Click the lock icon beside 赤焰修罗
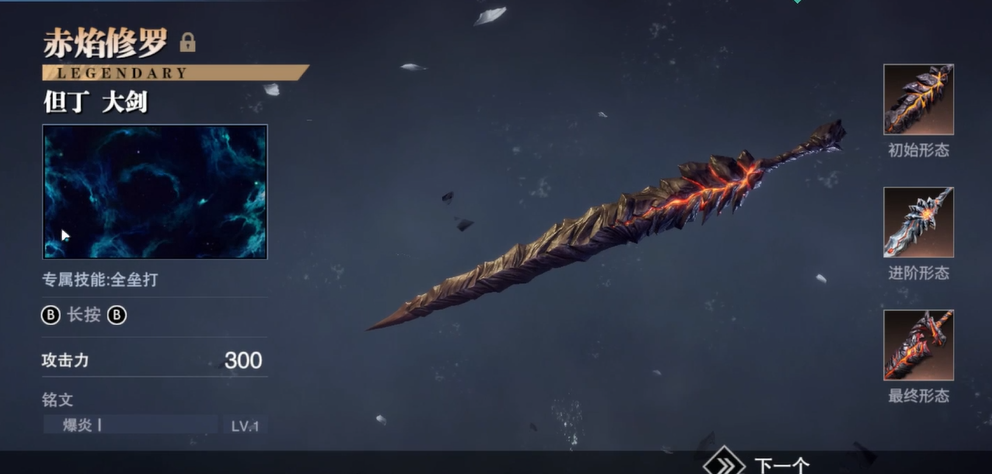Image resolution: width=992 pixels, height=474 pixels. click(x=187, y=43)
